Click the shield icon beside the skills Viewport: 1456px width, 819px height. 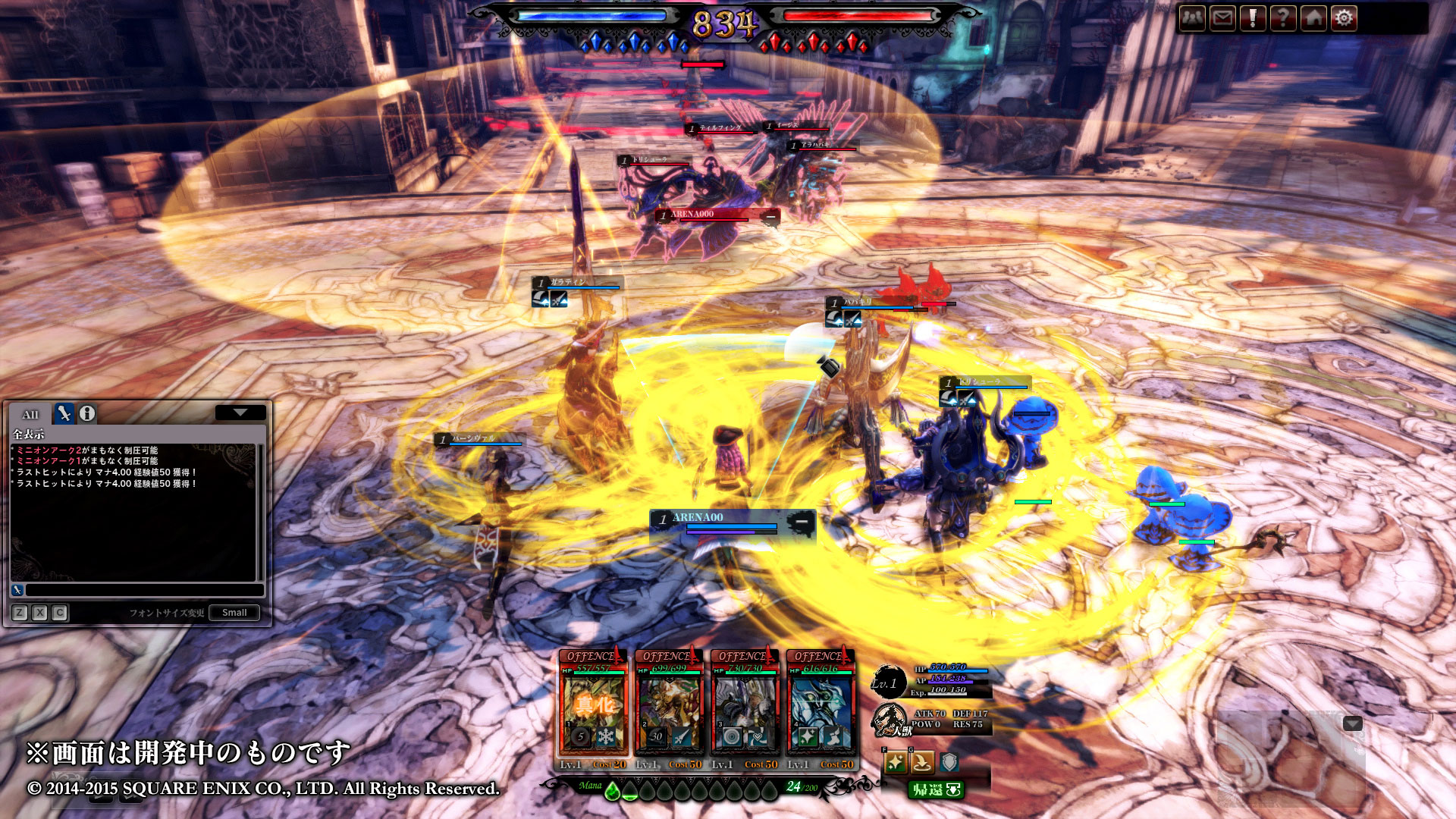(x=949, y=762)
